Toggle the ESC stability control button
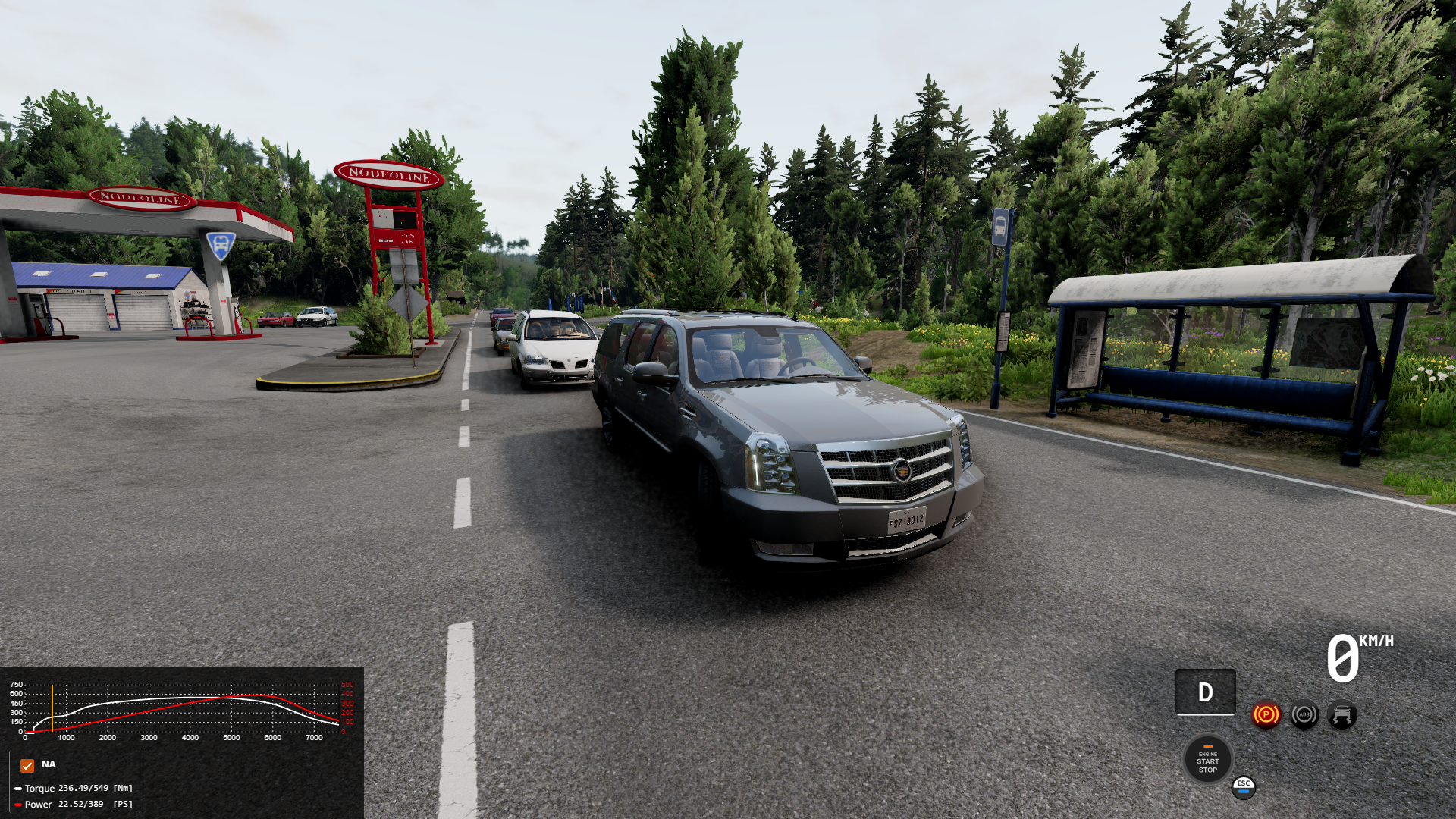 [x=1244, y=787]
